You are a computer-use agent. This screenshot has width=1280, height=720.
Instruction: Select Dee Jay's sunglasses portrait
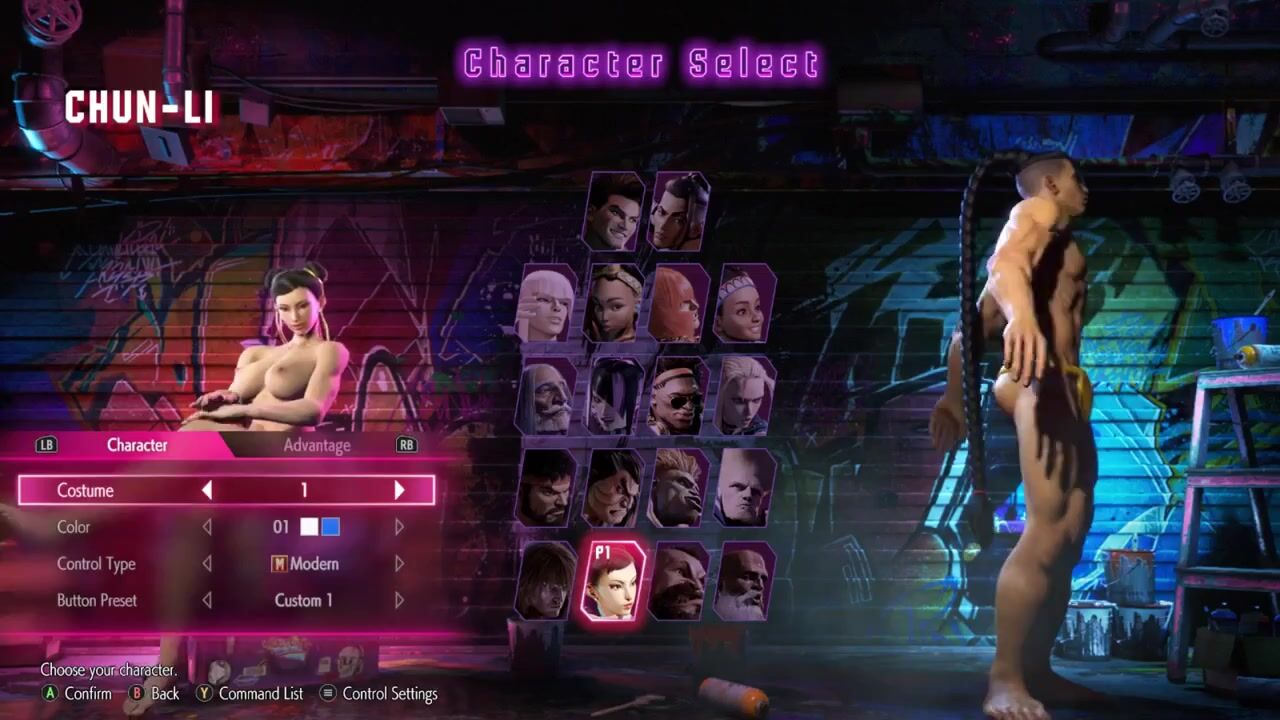tap(679, 396)
